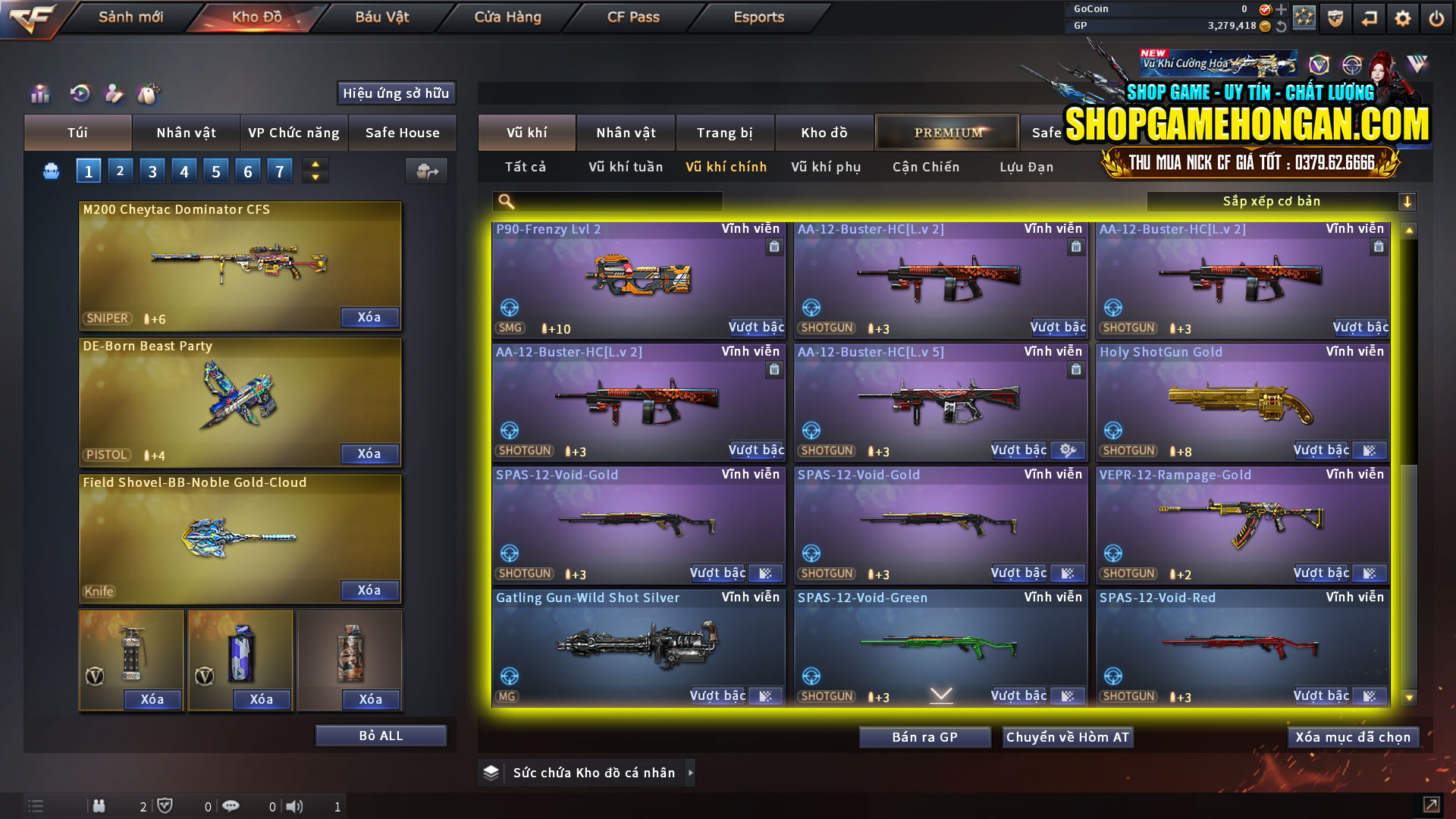Click the settings gear icon at top right
Viewport: 1456px width, 819px height.
click(1401, 17)
